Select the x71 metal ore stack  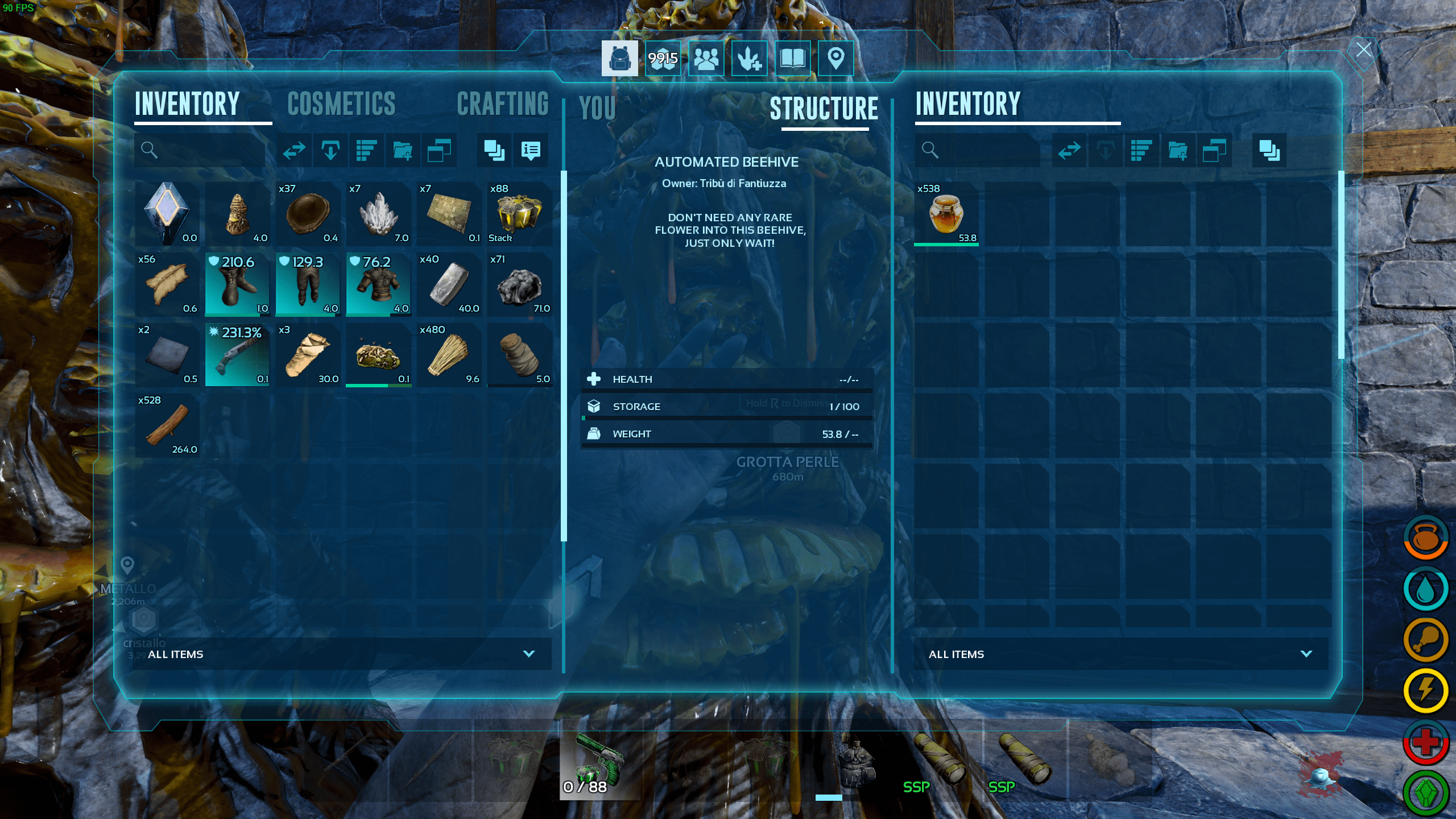(x=519, y=284)
